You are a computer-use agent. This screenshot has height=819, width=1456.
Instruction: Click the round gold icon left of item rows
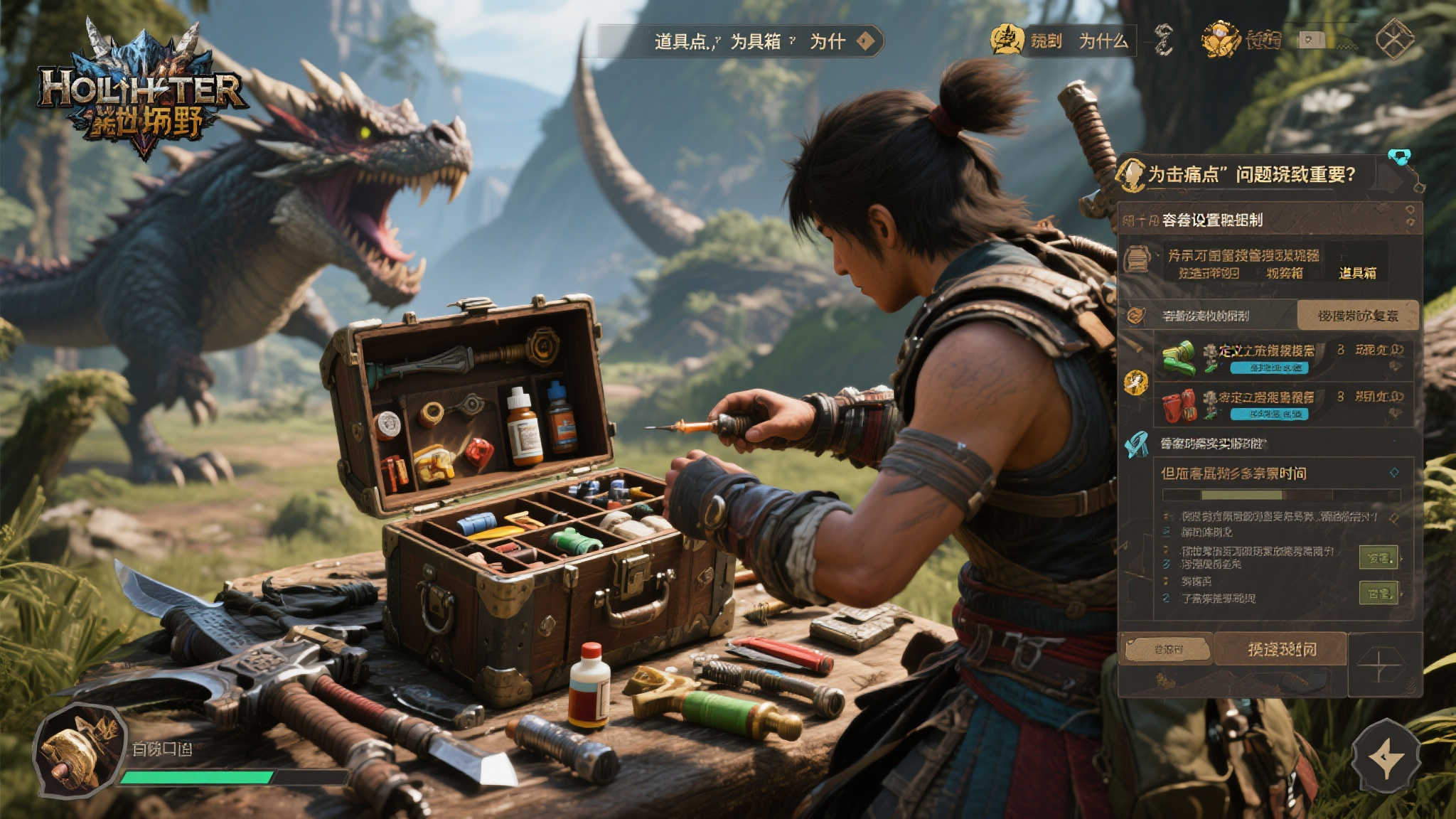pos(1135,382)
